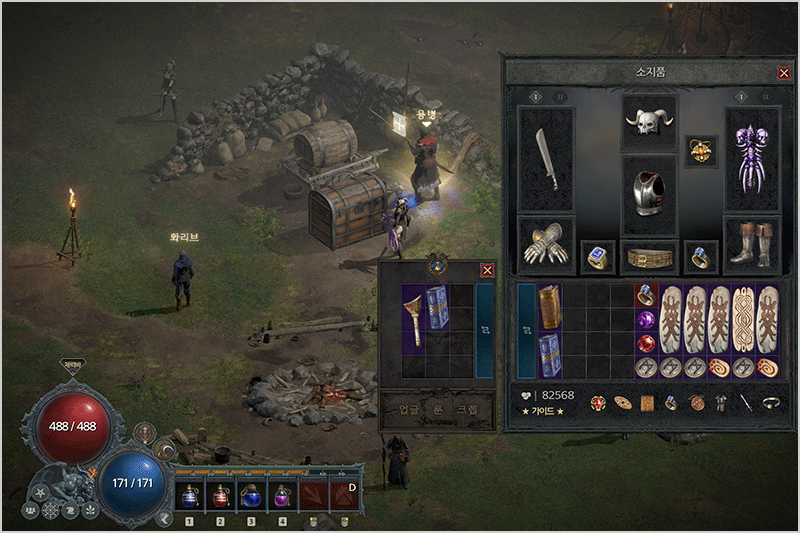Select the equipped machete weapon slot
Image resolution: width=800 pixels, height=533 pixels.
click(546, 160)
